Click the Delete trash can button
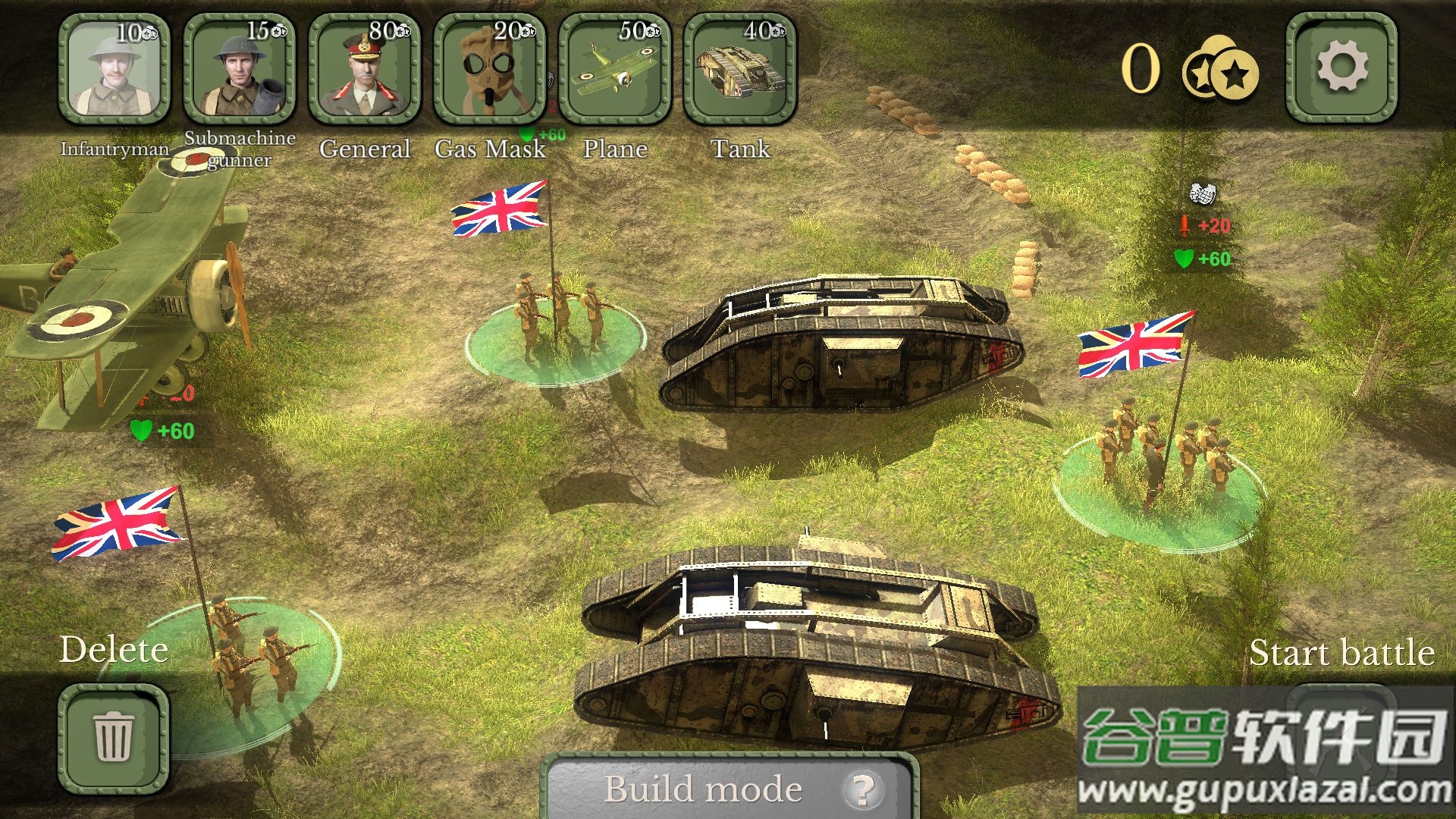1456x819 pixels. pos(114,737)
